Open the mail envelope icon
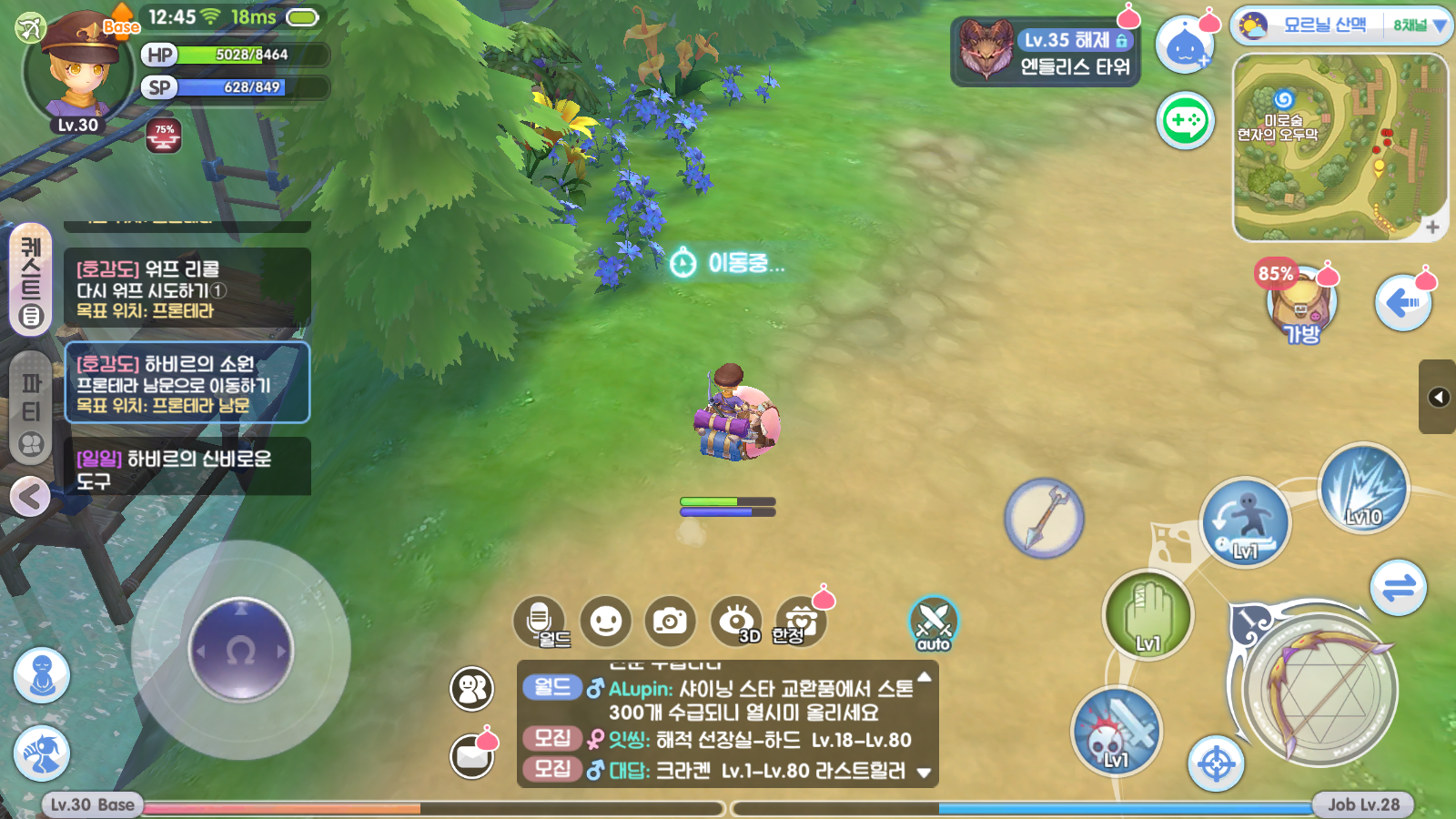 [472, 756]
